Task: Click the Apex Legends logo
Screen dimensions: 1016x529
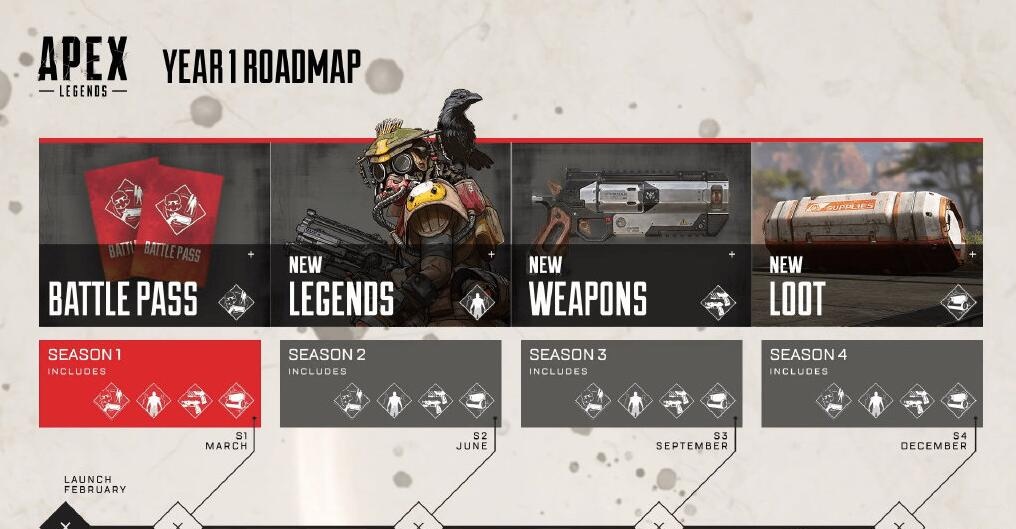Action: coord(83,67)
